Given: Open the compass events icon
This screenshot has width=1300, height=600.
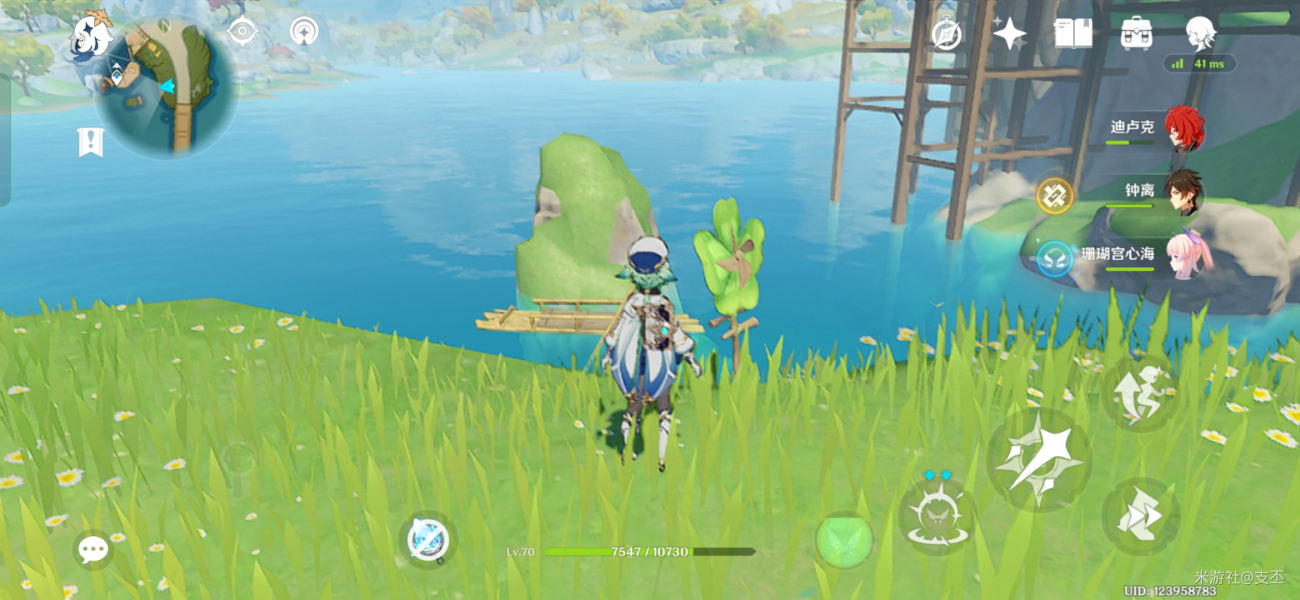Looking at the screenshot, I should point(946,33).
